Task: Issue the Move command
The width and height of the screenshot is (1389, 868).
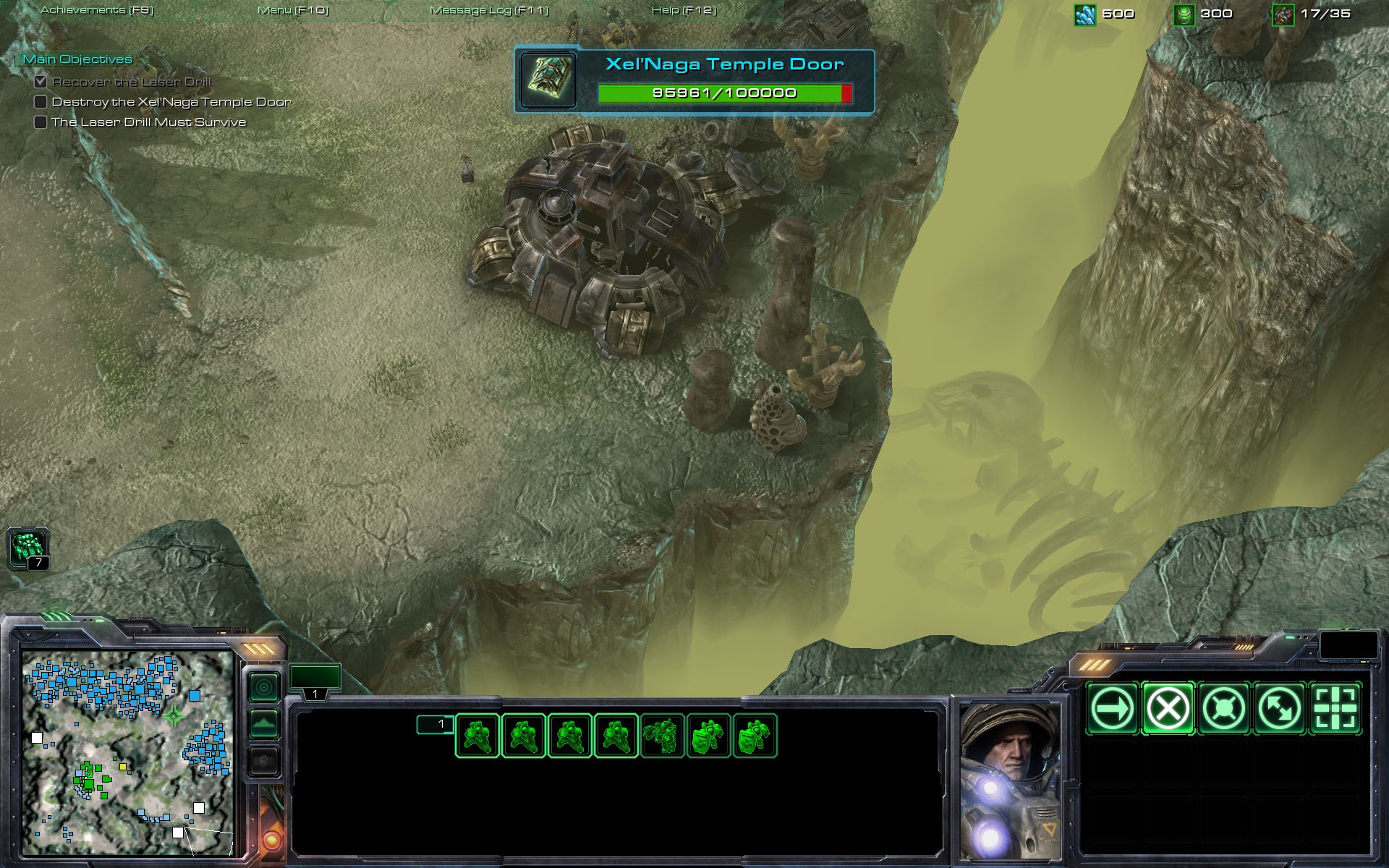Action: point(1113,709)
